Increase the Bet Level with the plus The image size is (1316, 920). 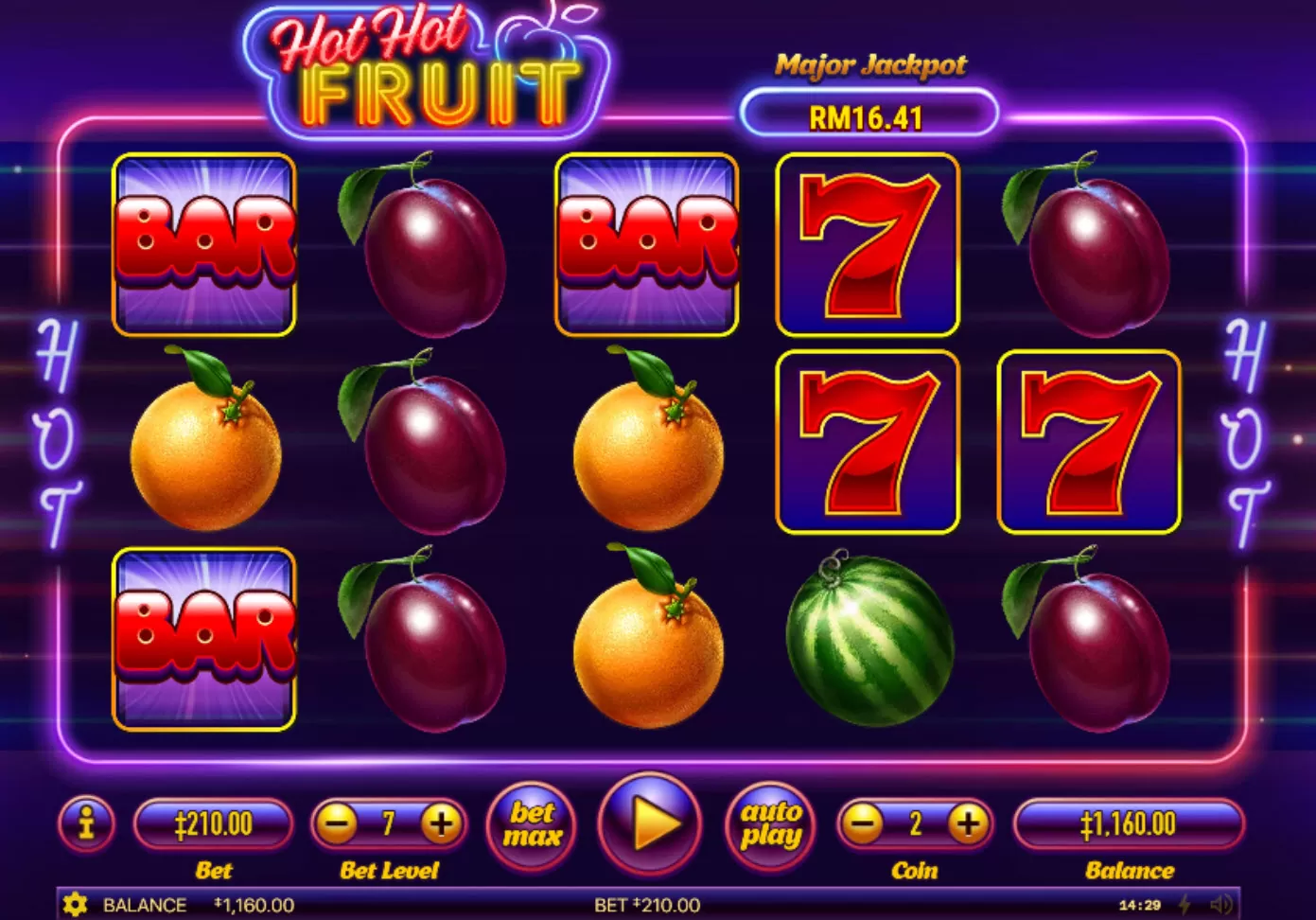[441, 823]
